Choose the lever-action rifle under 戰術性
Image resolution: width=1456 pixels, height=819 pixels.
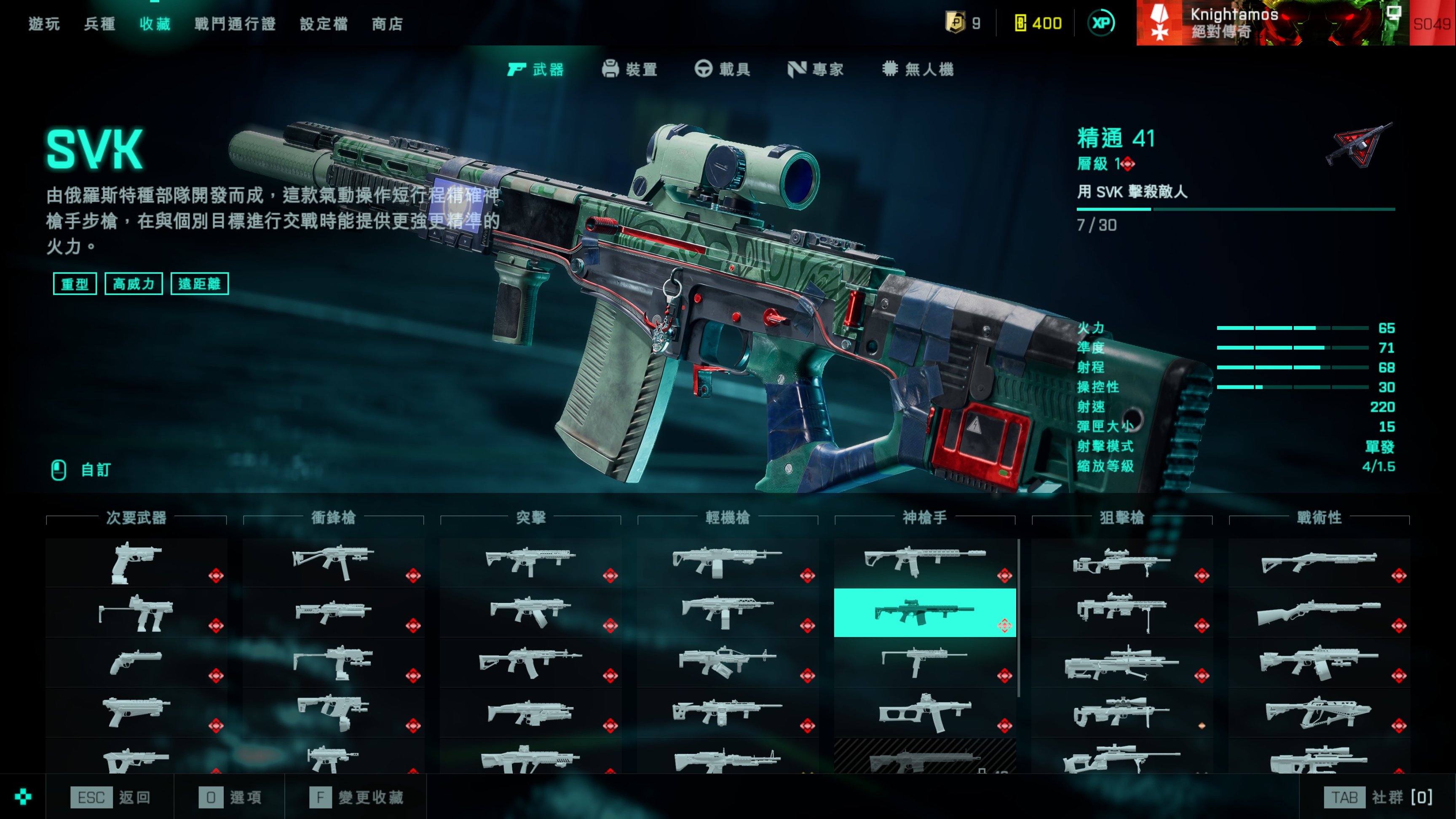[x=1319, y=613]
